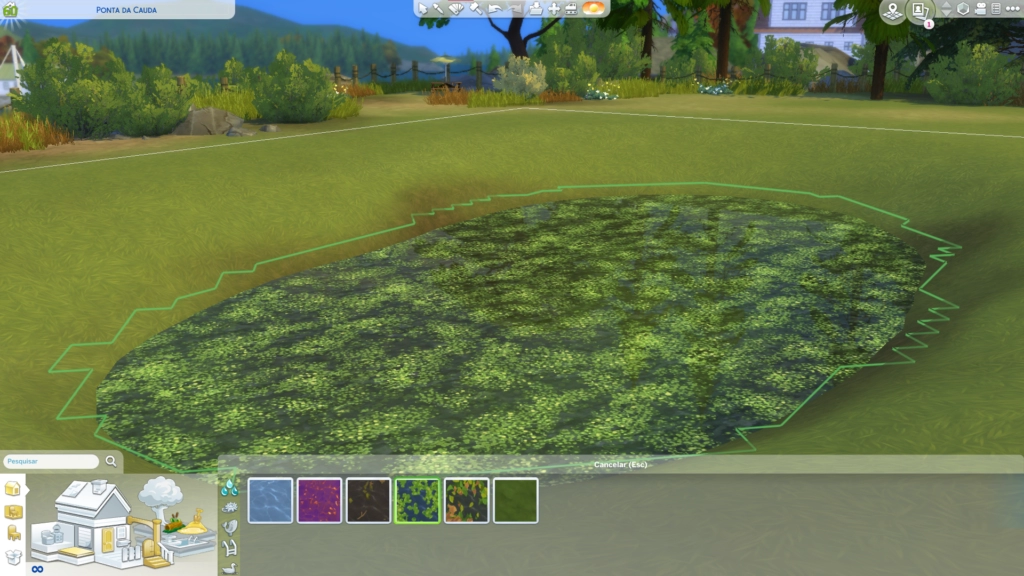Click the magnifying glass search button
Viewport: 1024px width, 576px height.
[111, 462]
